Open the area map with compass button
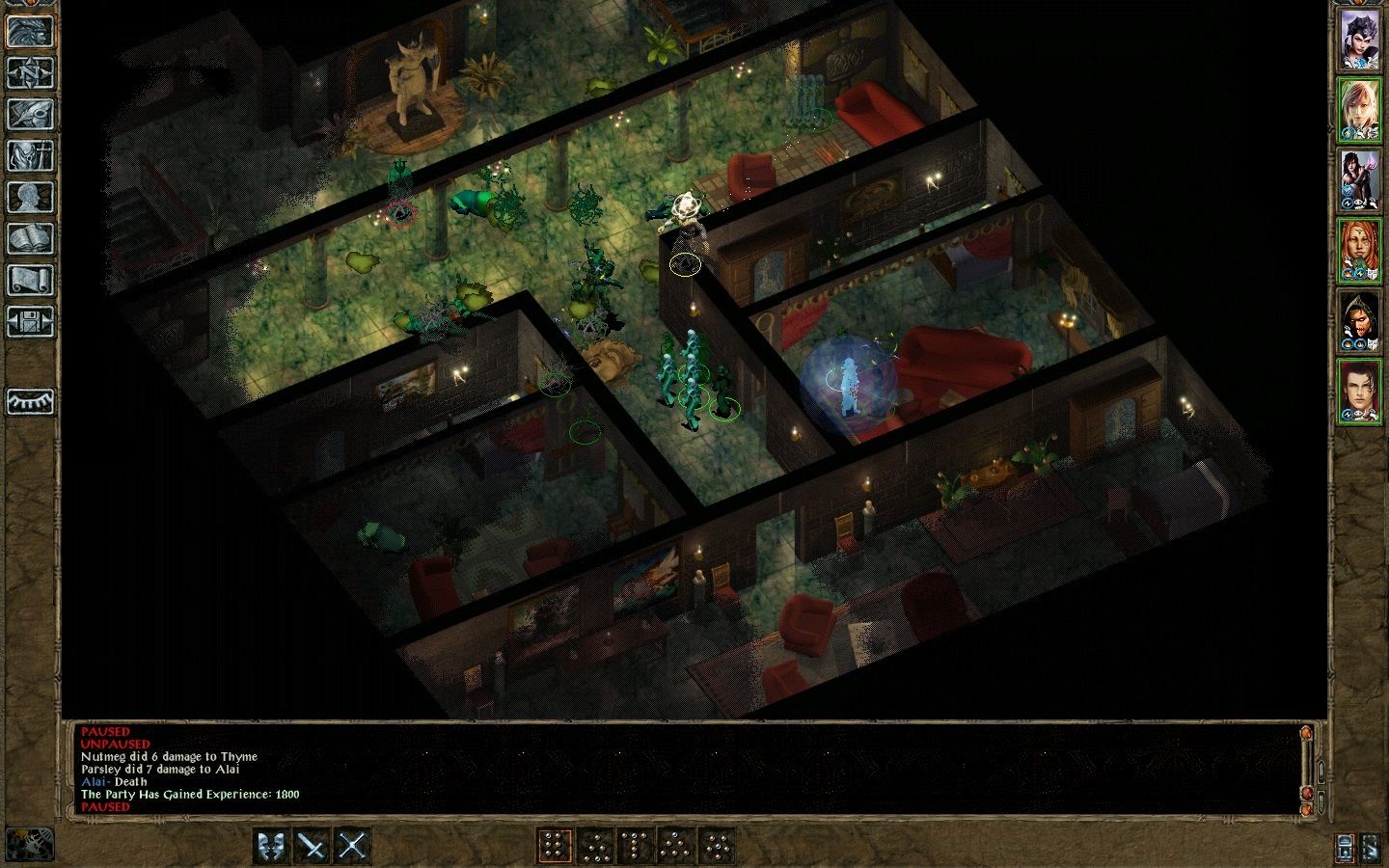The image size is (1389, 868). click(x=30, y=72)
